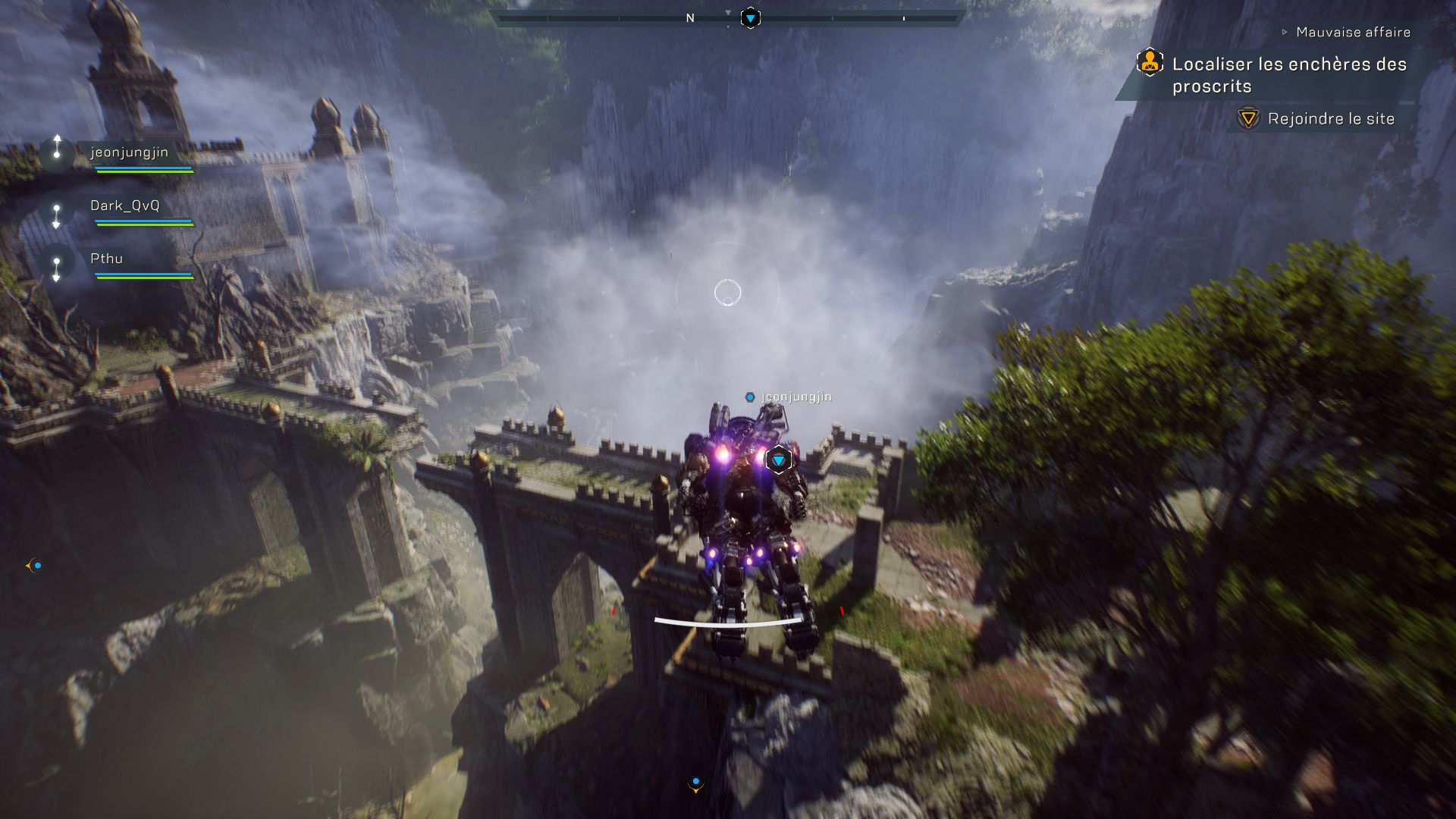Image resolution: width=1456 pixels, height=819 pixels.
Task: Open the Localiser les enchères des proscrits objective
Action: tap(1288, 75)
